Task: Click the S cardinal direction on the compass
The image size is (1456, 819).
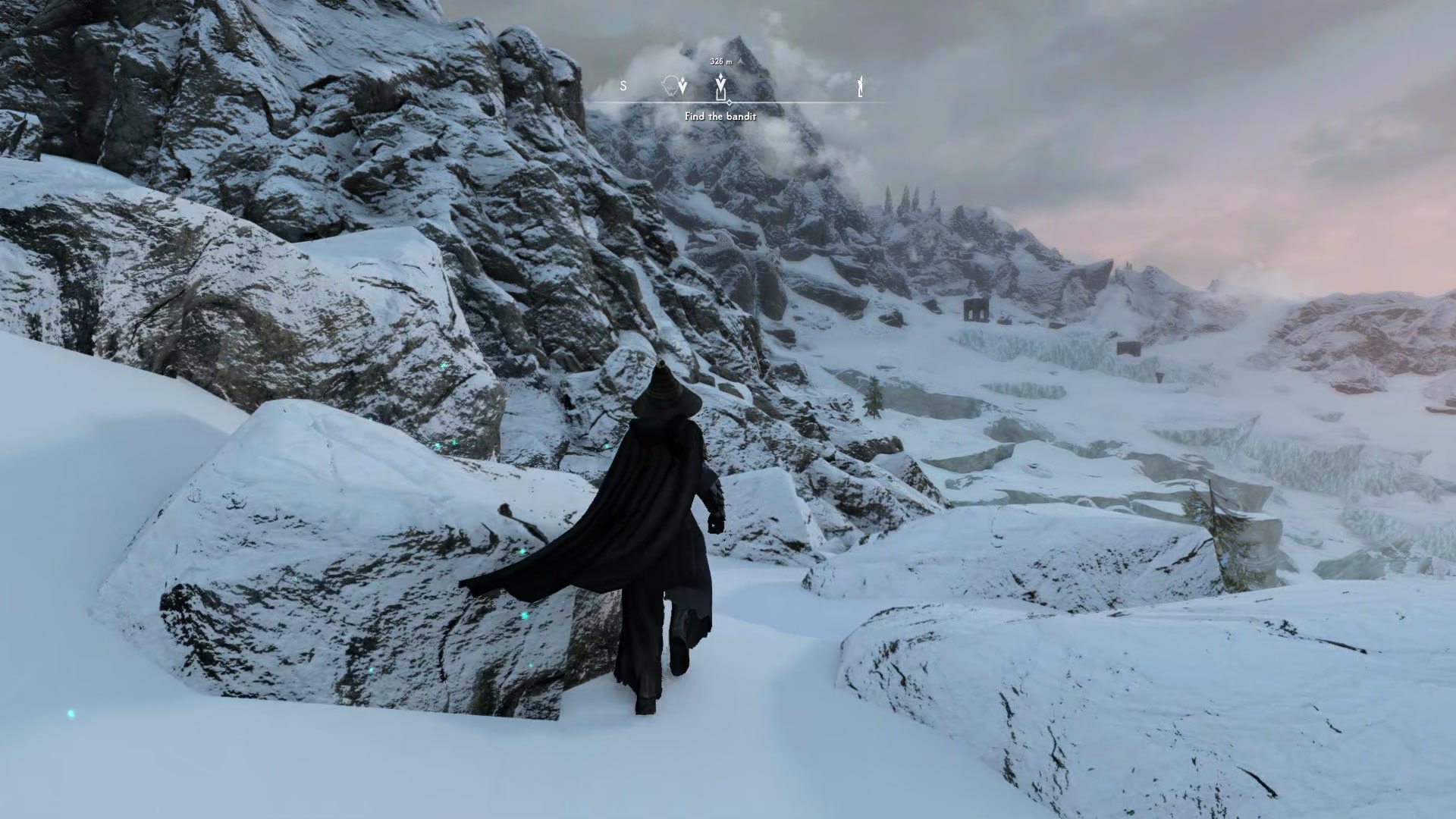Action: pos(623,85)
